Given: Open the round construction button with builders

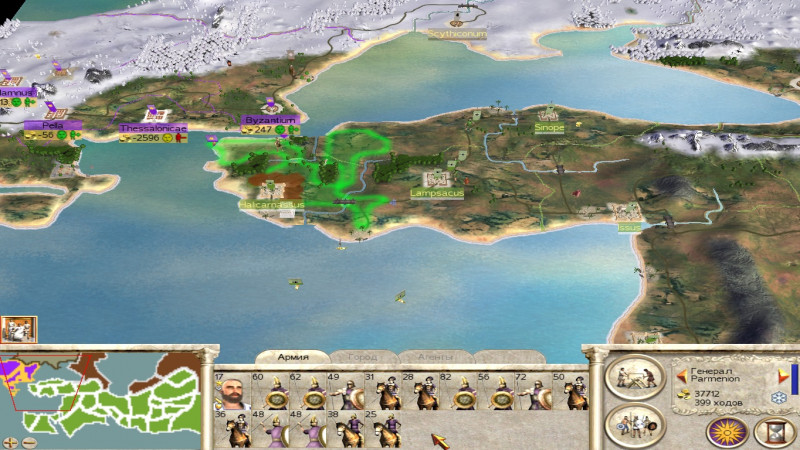Looking at the screenshot, I should pyautogui.click(x=634, y=378).
